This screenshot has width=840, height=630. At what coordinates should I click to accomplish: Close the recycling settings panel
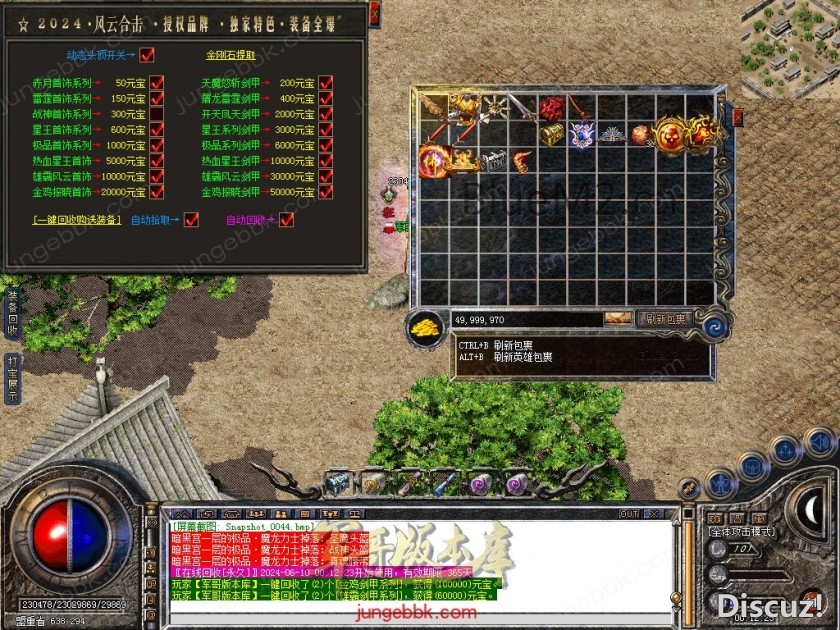(x=374, y=13)
